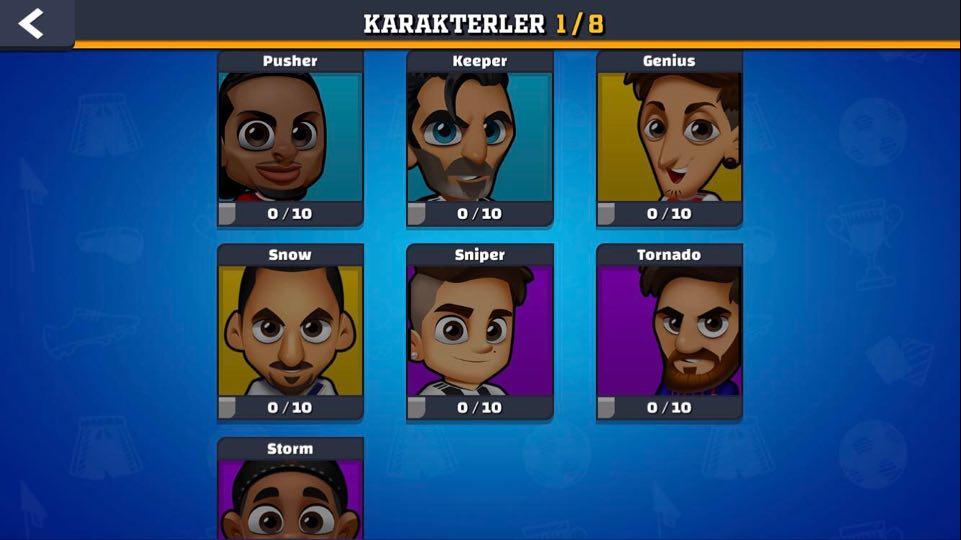Choose the Tornado character card
The image size is (961, 540).
[x=670, y=332]
